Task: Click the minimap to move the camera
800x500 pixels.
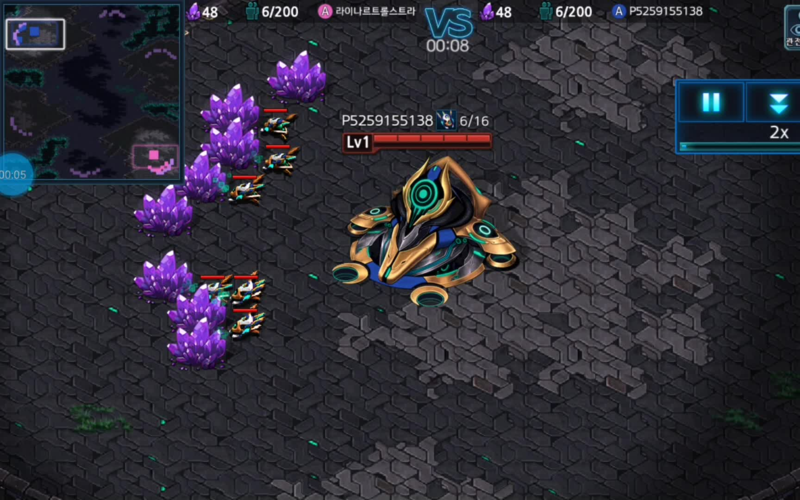Action: (x=91, y=90)
